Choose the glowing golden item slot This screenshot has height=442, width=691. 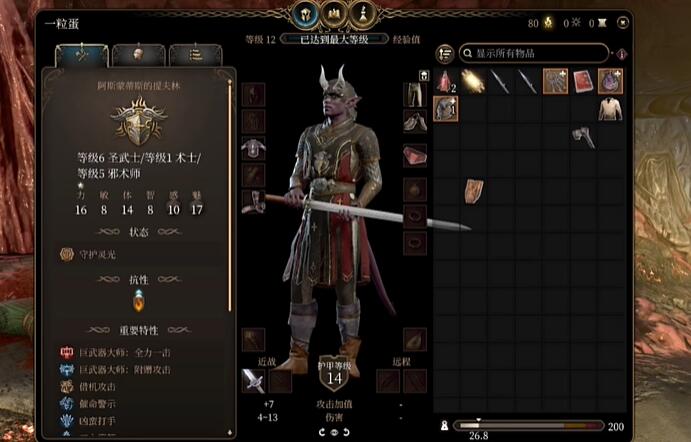pyautogui.click(x=473, y=80)
